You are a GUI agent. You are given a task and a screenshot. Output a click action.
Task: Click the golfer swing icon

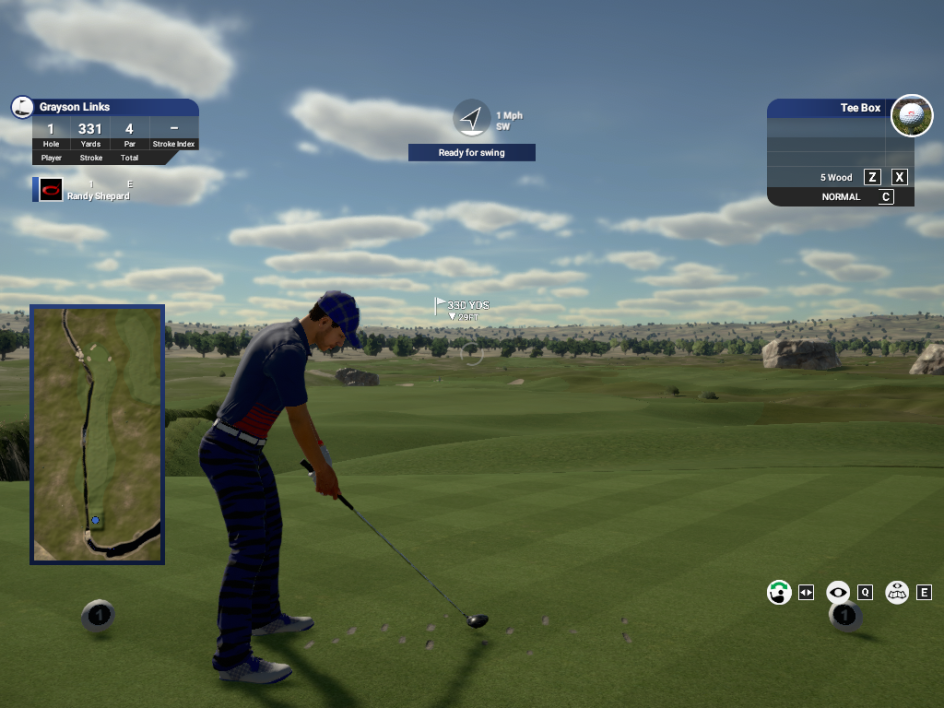(x=779, y=592)
